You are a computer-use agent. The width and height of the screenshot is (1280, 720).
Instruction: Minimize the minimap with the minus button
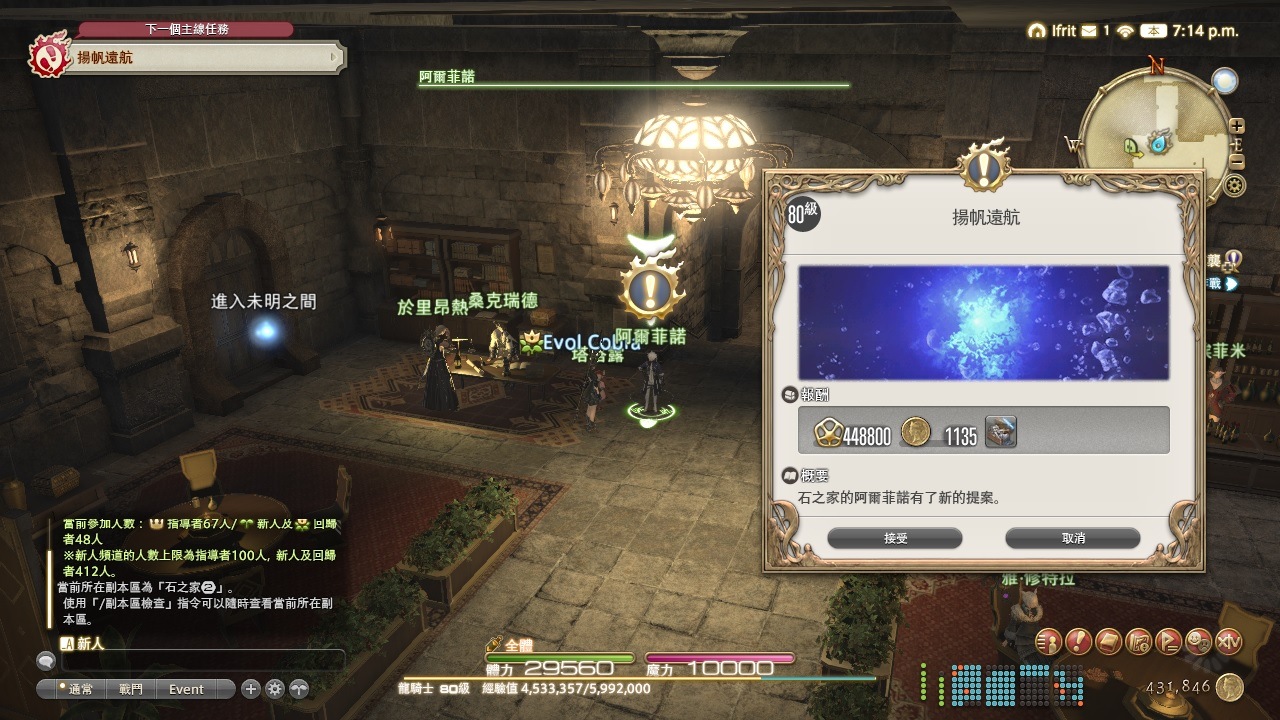[x=1237, y=161]
